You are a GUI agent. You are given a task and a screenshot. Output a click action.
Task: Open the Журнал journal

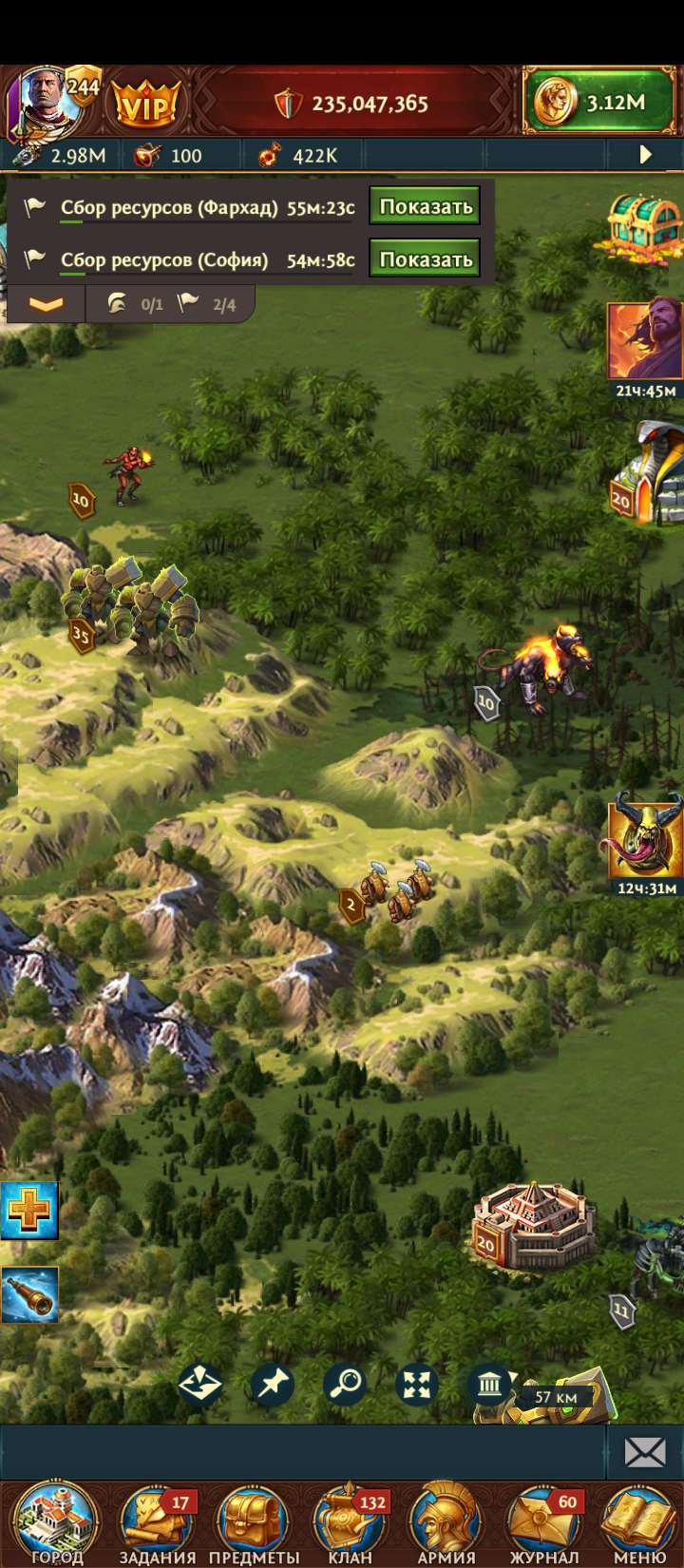544,1520
